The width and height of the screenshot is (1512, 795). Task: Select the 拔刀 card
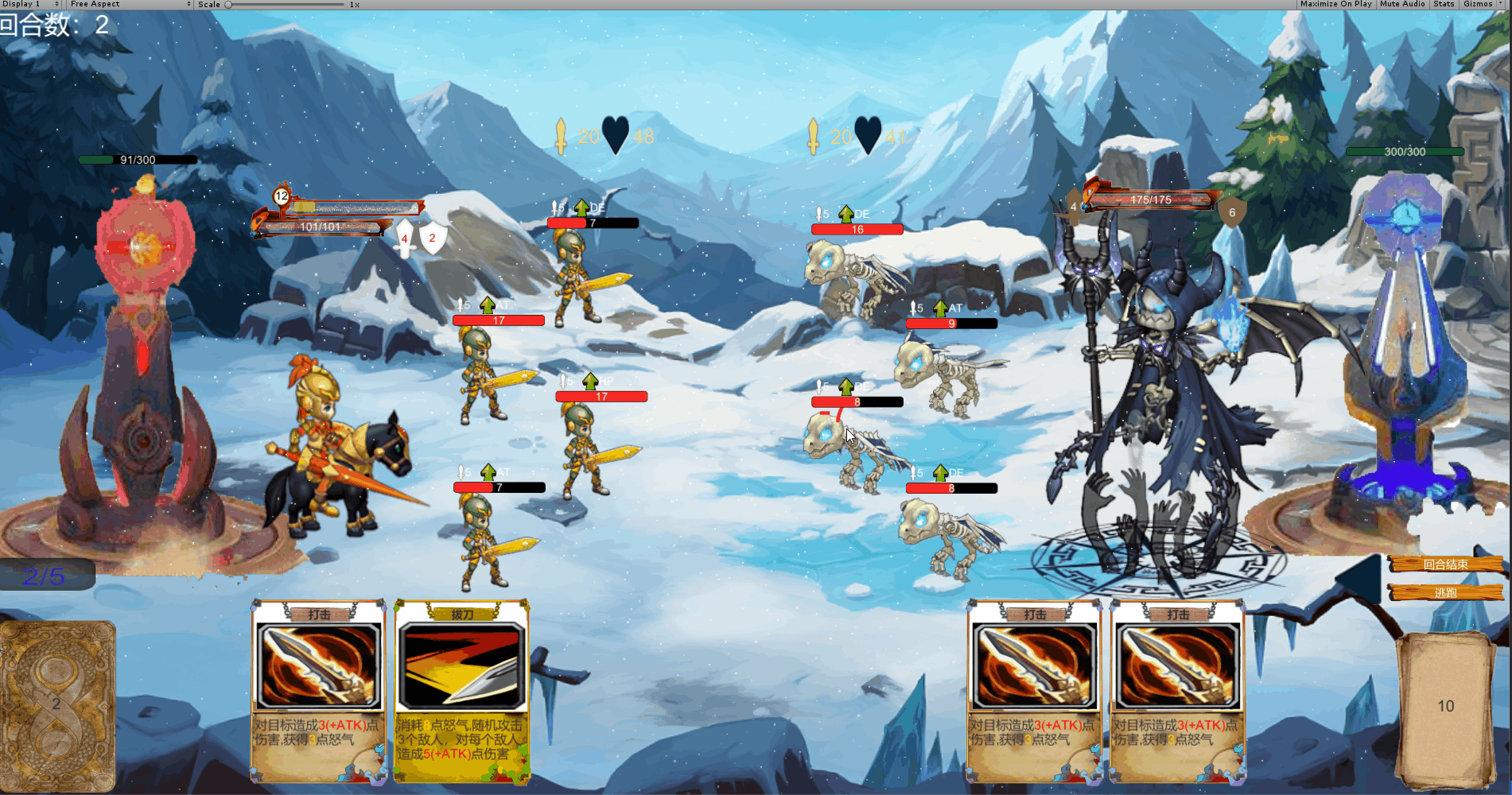[x=462, y=690]
